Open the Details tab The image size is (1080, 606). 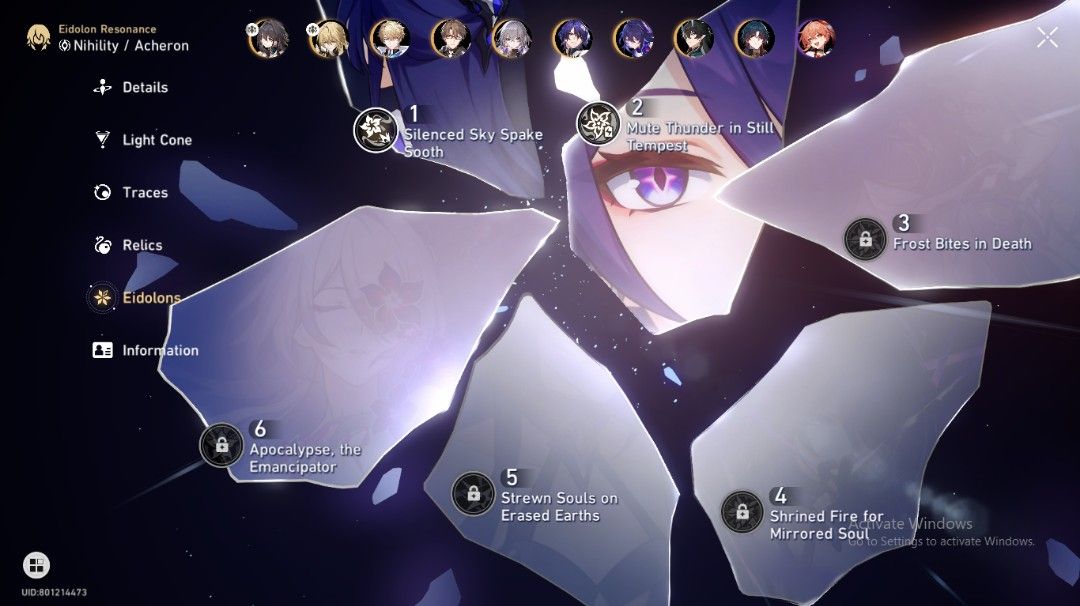pos(144,88)
